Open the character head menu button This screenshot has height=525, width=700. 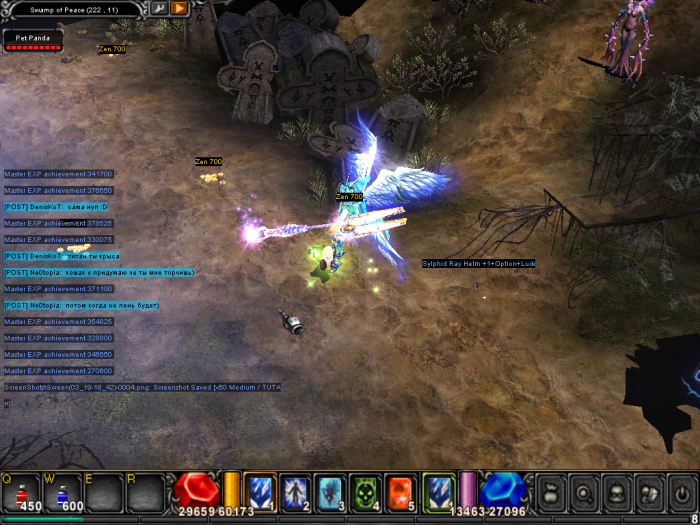pos(616,492)
